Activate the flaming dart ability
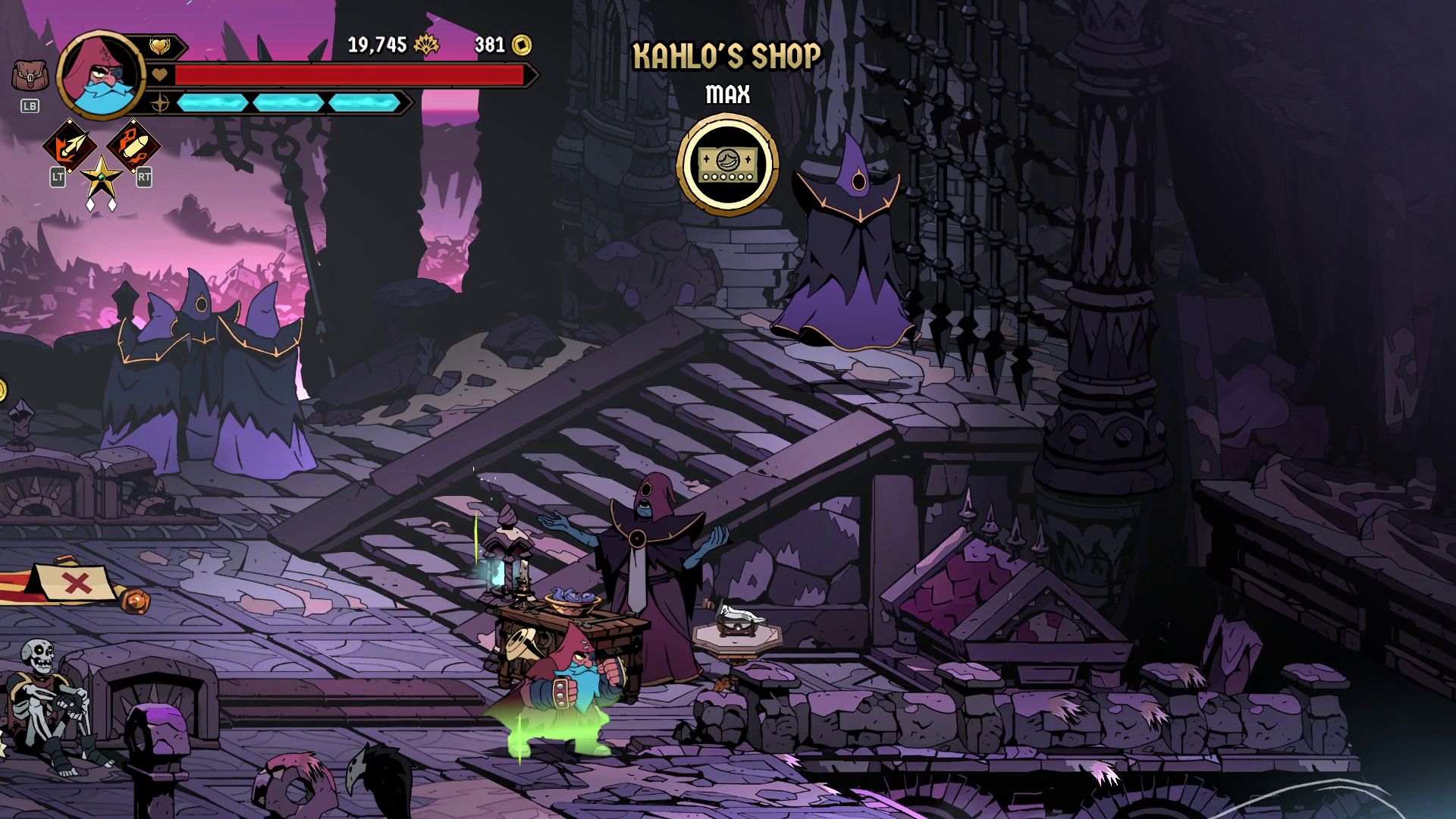The height and width of the screenshot is (819, 1456). point(69,146)
